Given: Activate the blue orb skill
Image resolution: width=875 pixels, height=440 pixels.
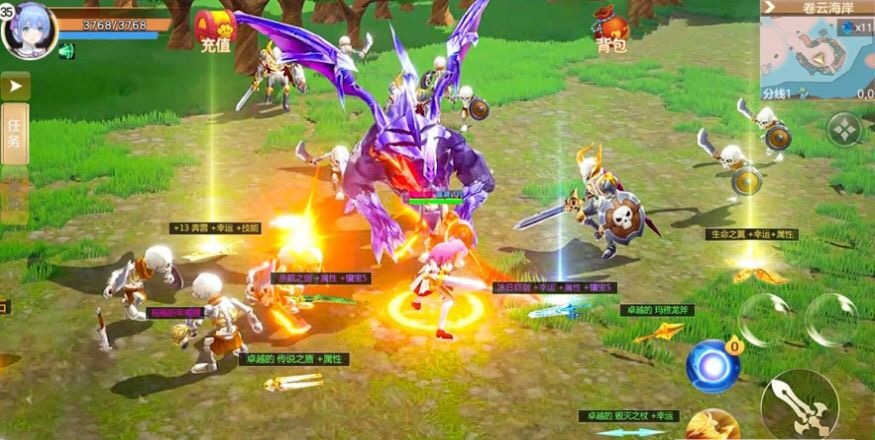Looking at the screenshot, I should point(712,365).
